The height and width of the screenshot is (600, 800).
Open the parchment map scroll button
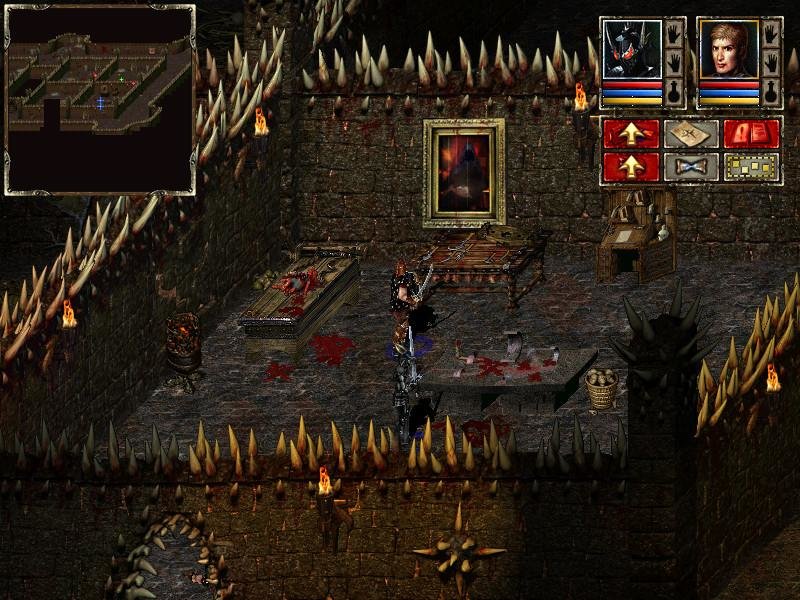click(x=691, y=134)
